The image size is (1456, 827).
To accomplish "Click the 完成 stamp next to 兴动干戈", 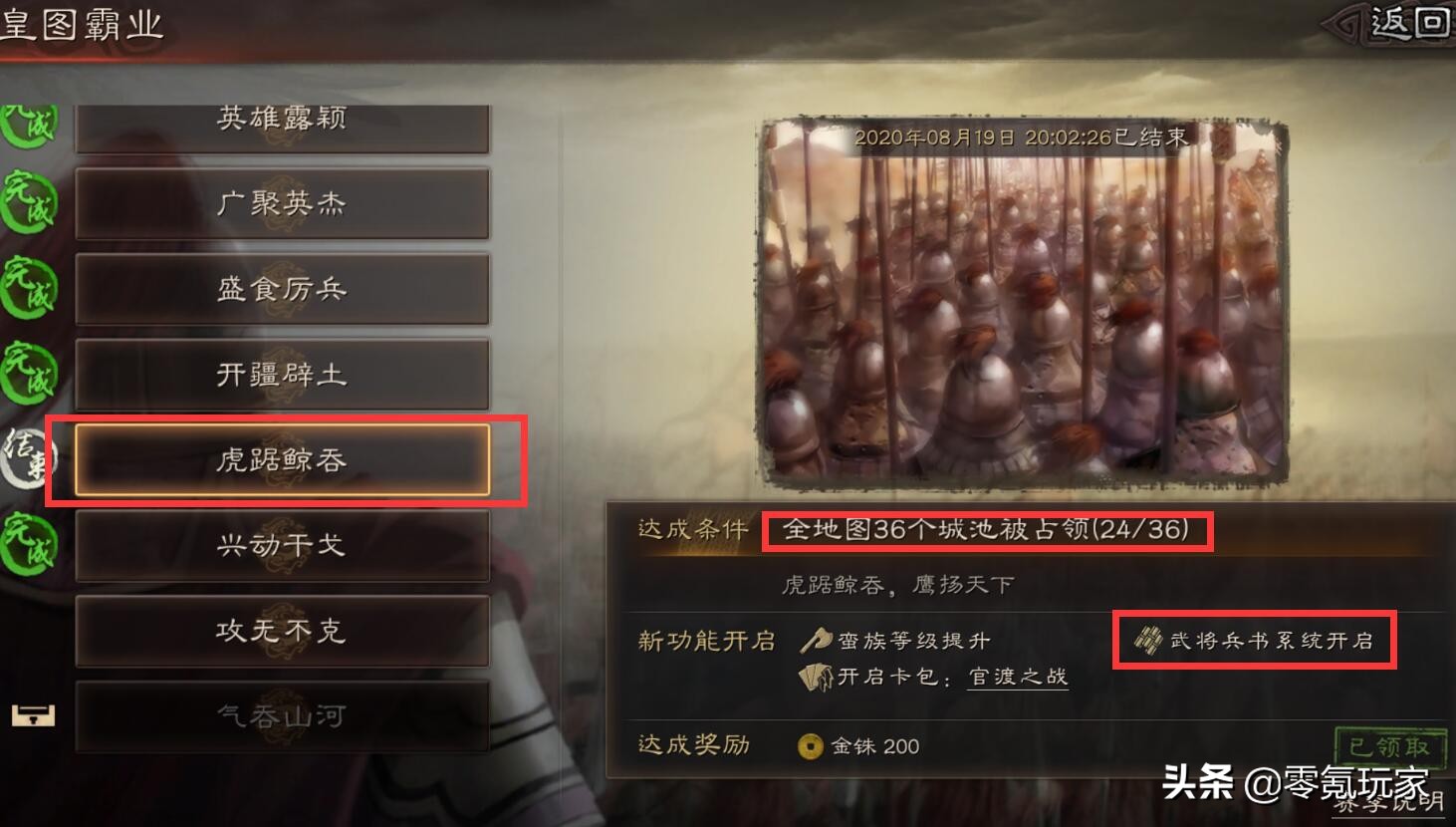I will (x=28, y=546).
